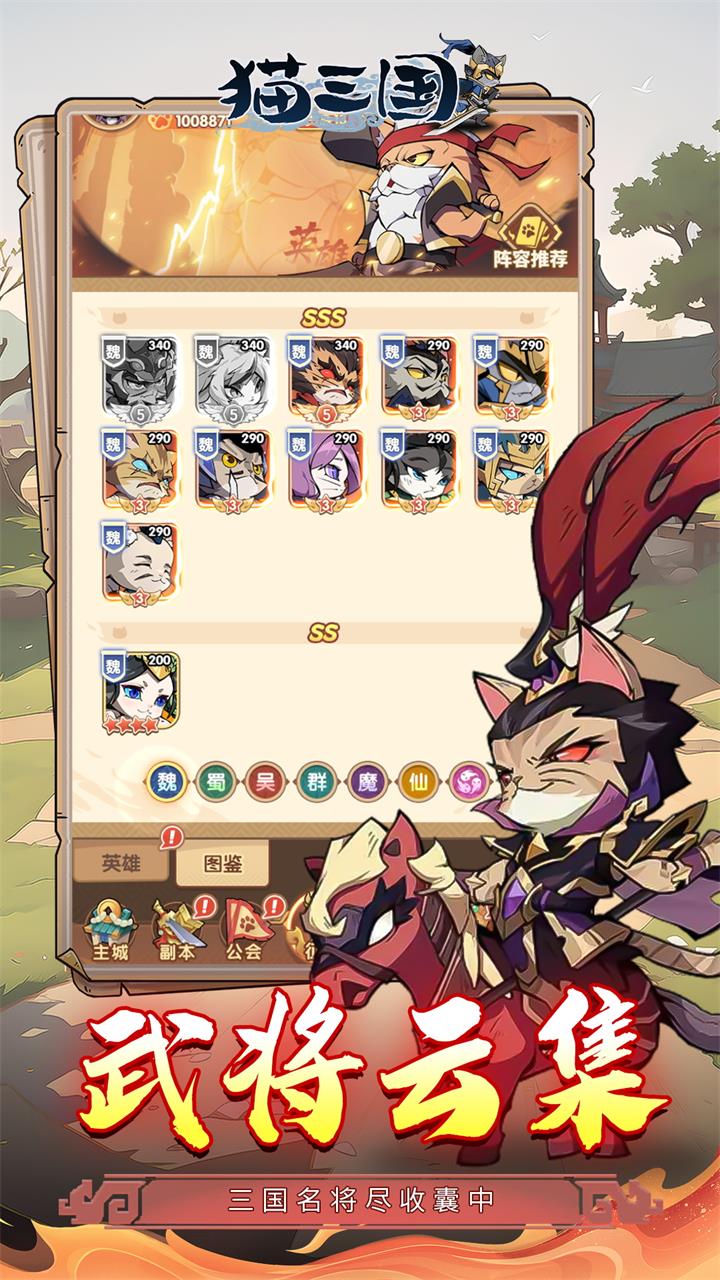
Task: Select the purple 魔 faction filter
Action: tap(366, 780)
